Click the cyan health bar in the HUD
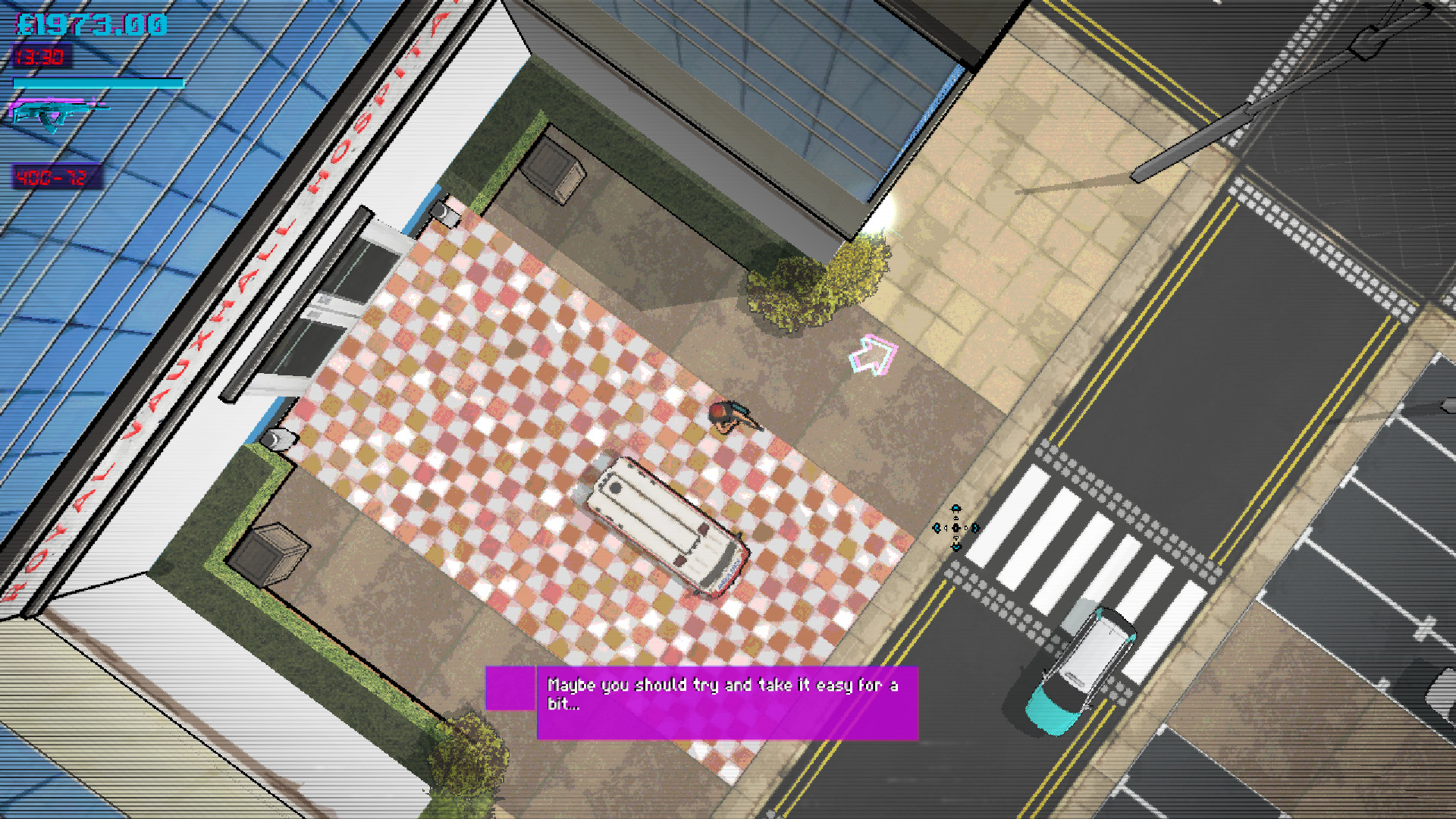The image size is (1456, 819). 99,83
